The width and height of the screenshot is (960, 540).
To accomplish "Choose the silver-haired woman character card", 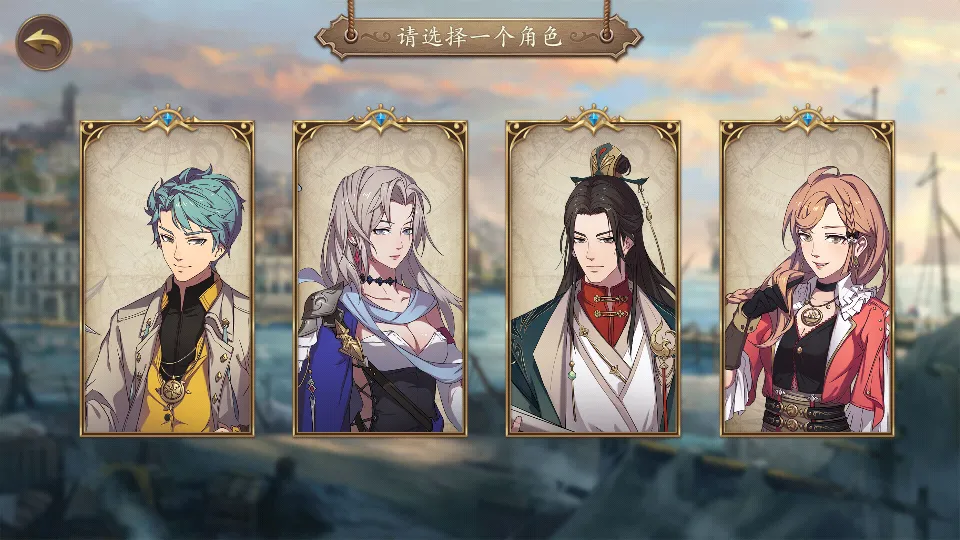I will [380, 278].
